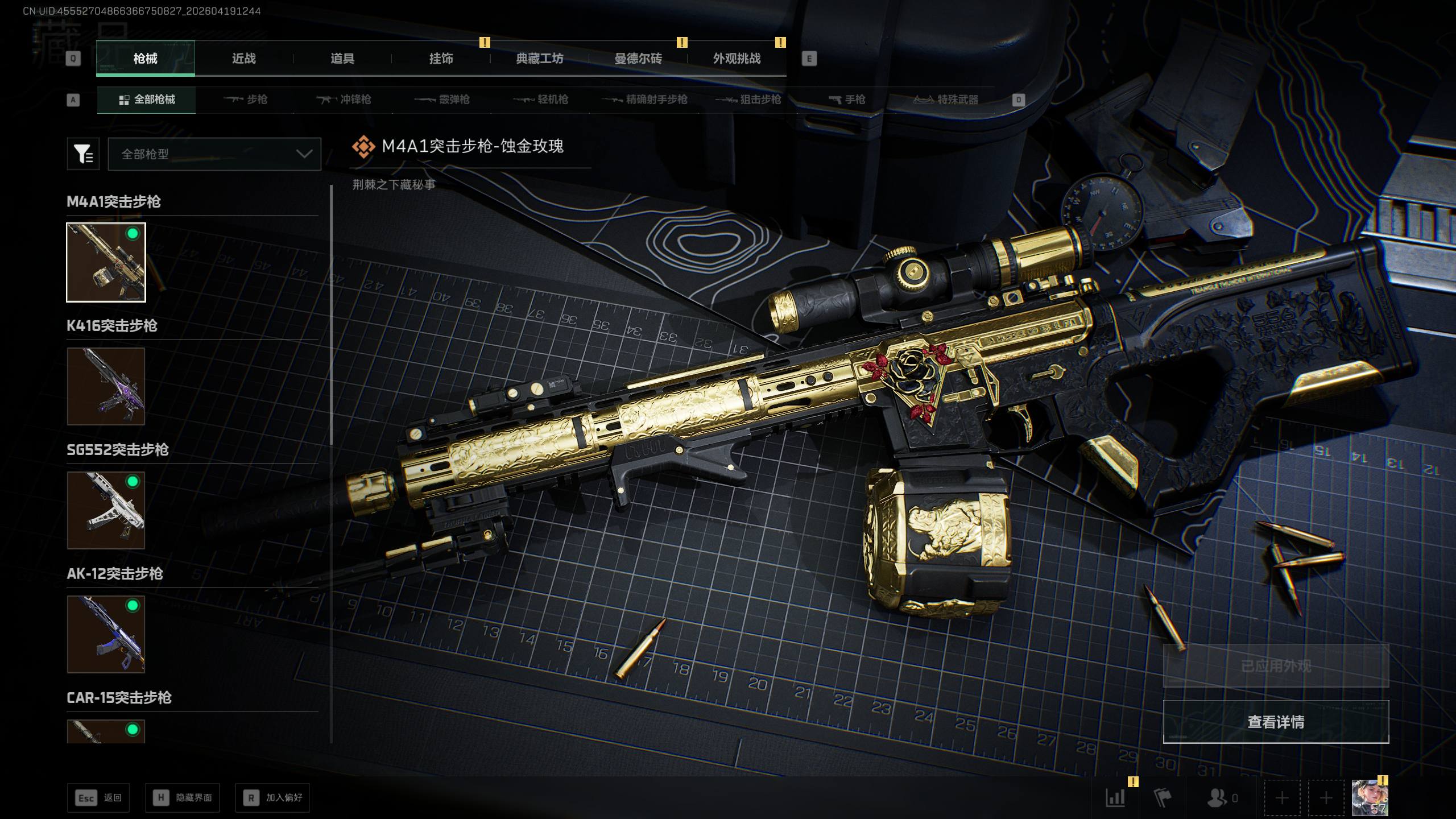The width and height of the screenshot is (1456, 819).
Task: Open 查看详情 to view details
Action: 1276,722
